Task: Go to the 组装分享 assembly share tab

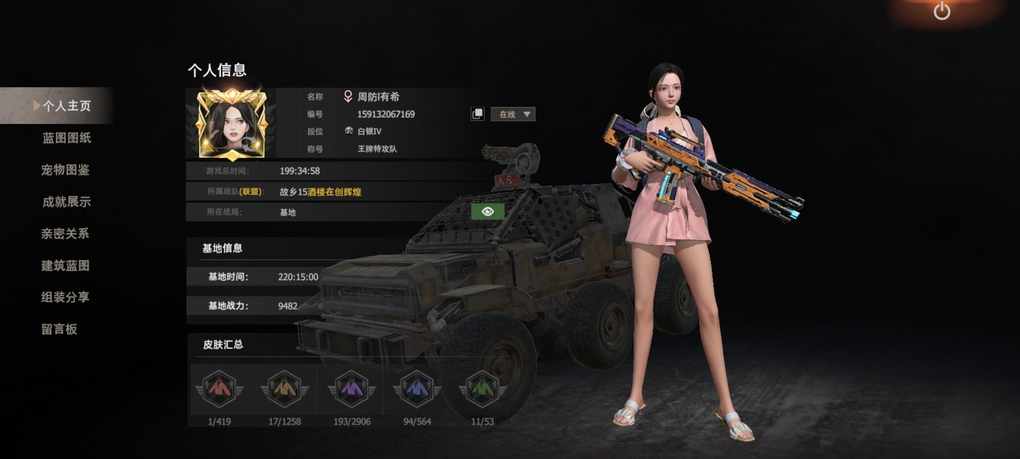Action: pos(66,297)
